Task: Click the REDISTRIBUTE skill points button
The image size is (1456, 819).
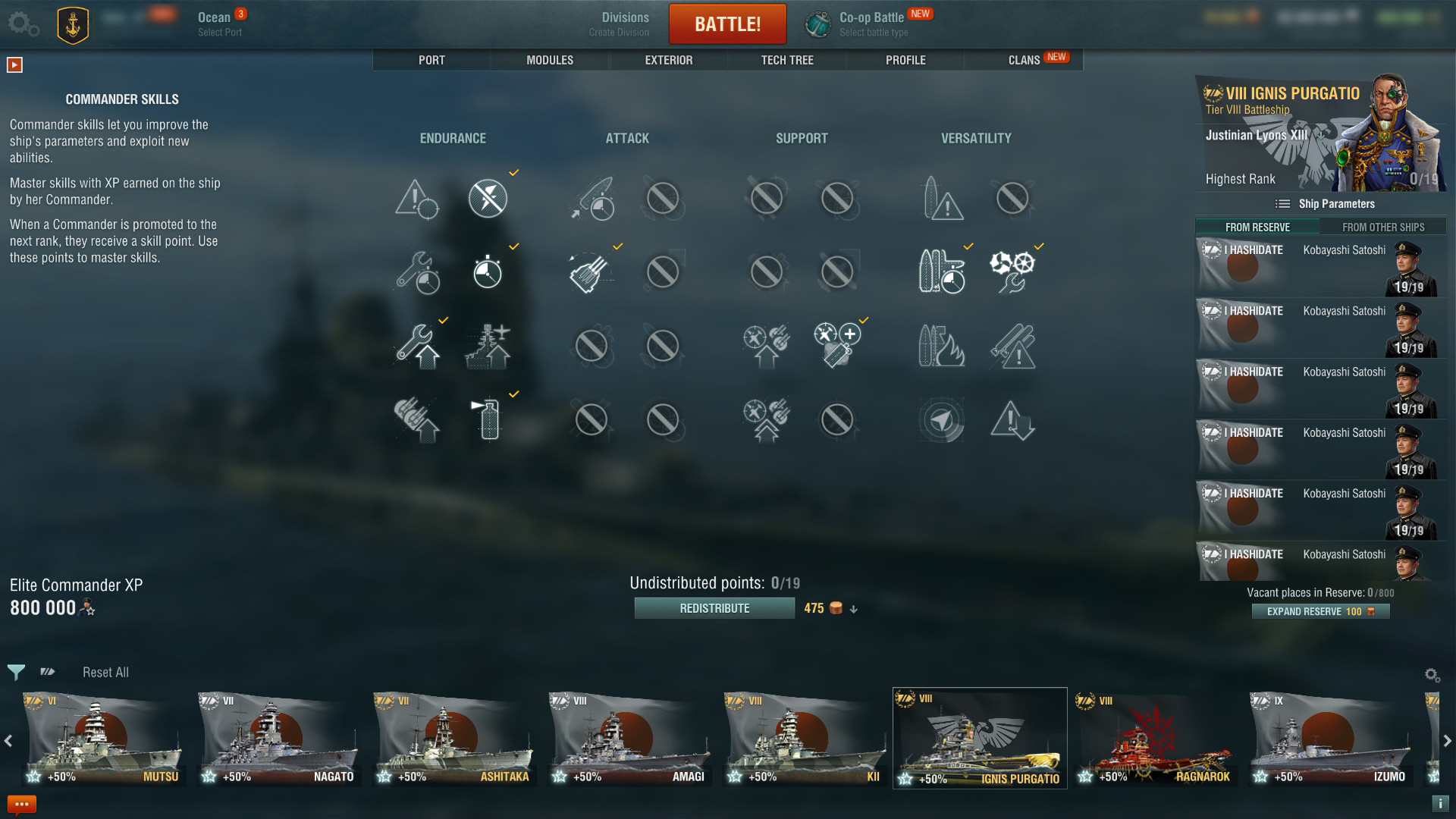Action: click(x=714, y=607)
